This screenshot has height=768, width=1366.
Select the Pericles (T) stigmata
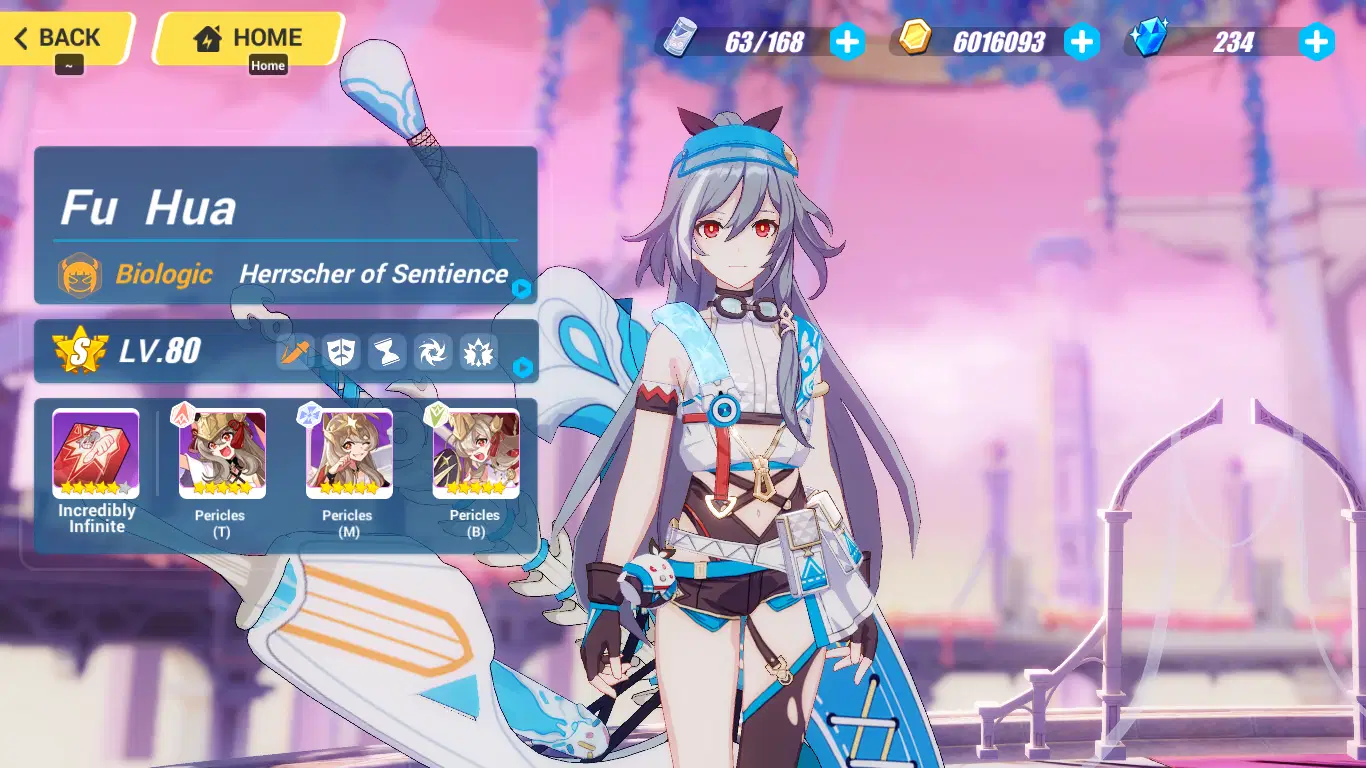pos(221,449)
